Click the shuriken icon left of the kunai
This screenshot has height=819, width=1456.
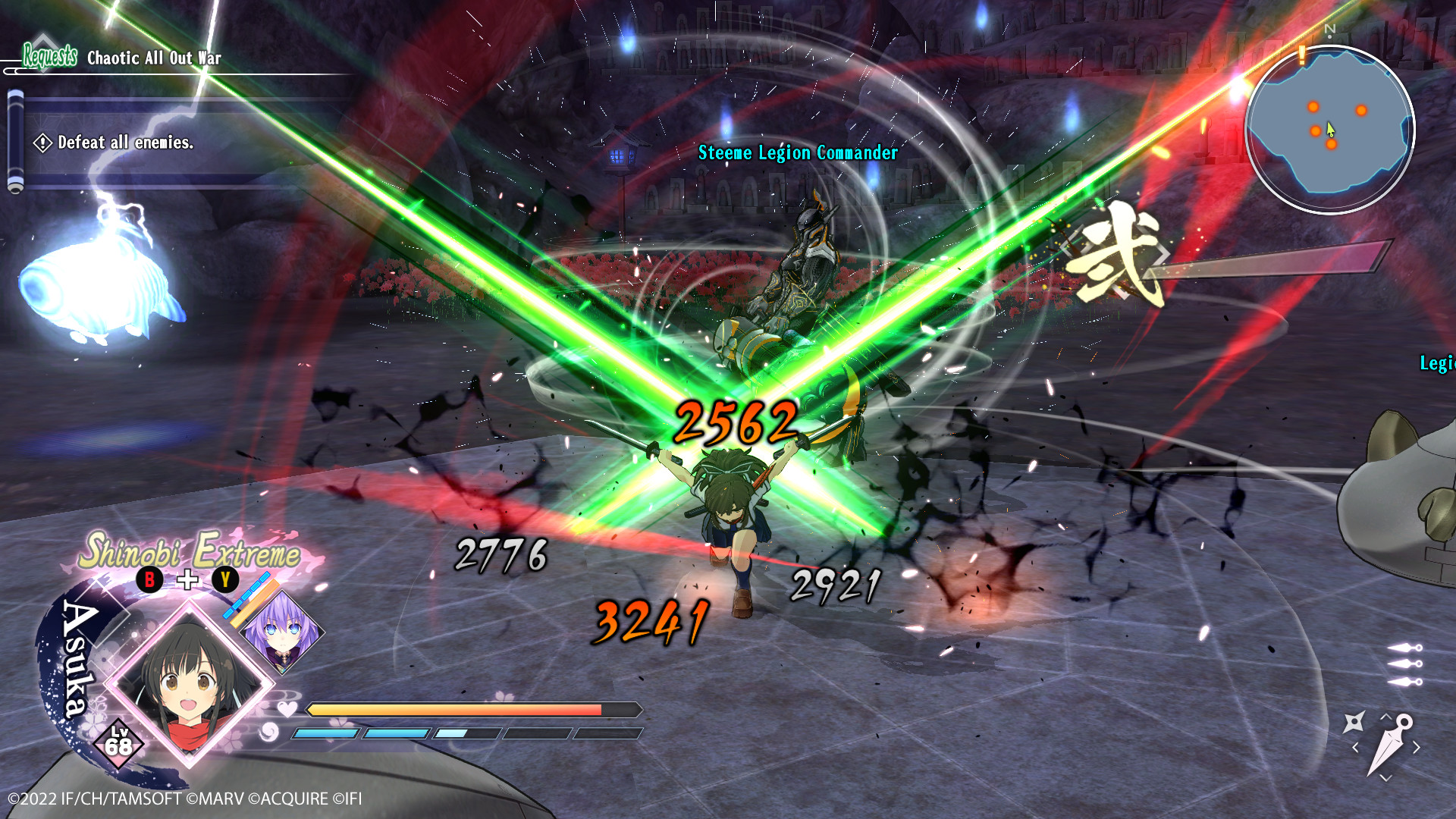point(1355,721)
